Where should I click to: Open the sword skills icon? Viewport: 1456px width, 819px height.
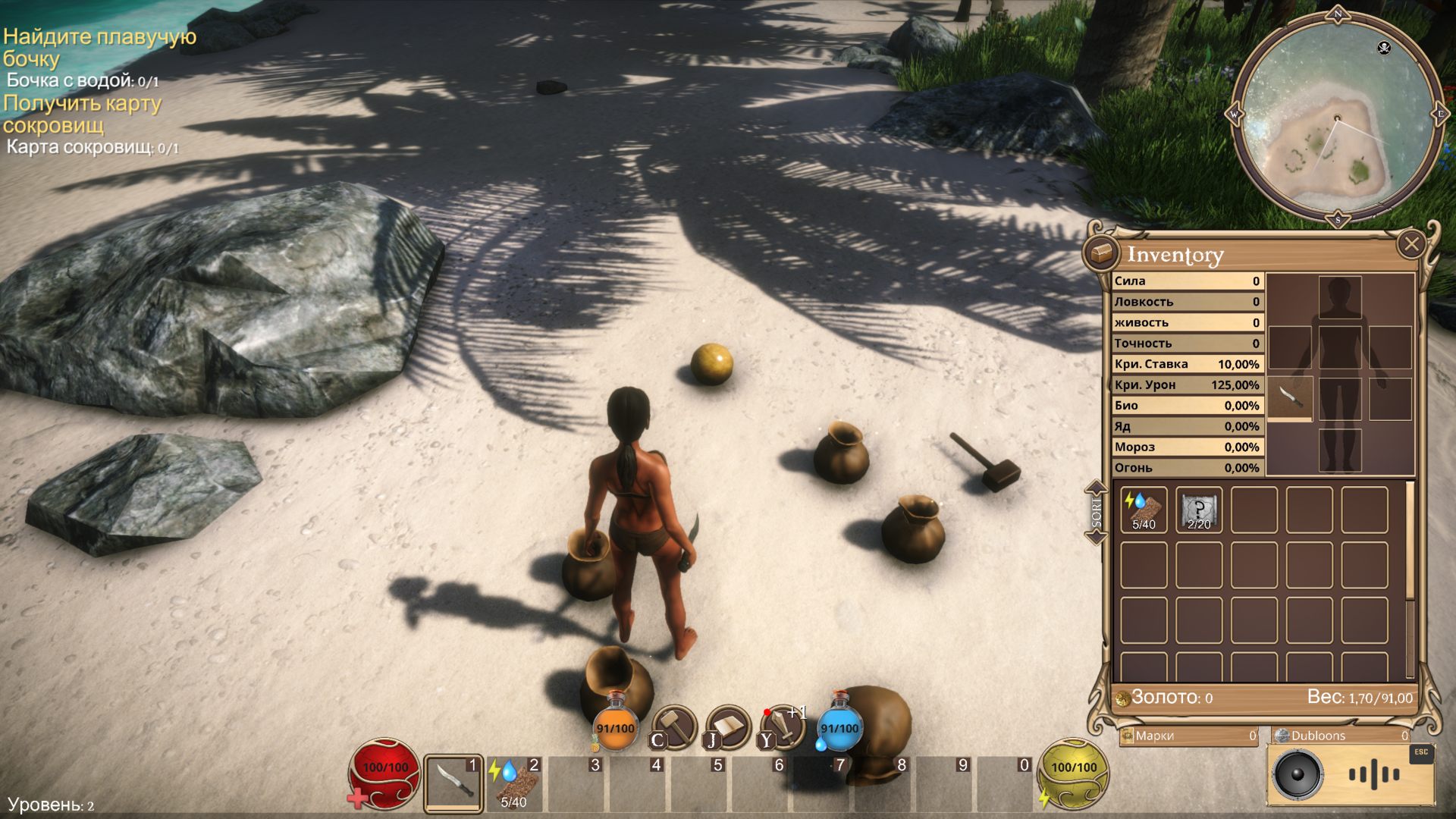(783, 726)
